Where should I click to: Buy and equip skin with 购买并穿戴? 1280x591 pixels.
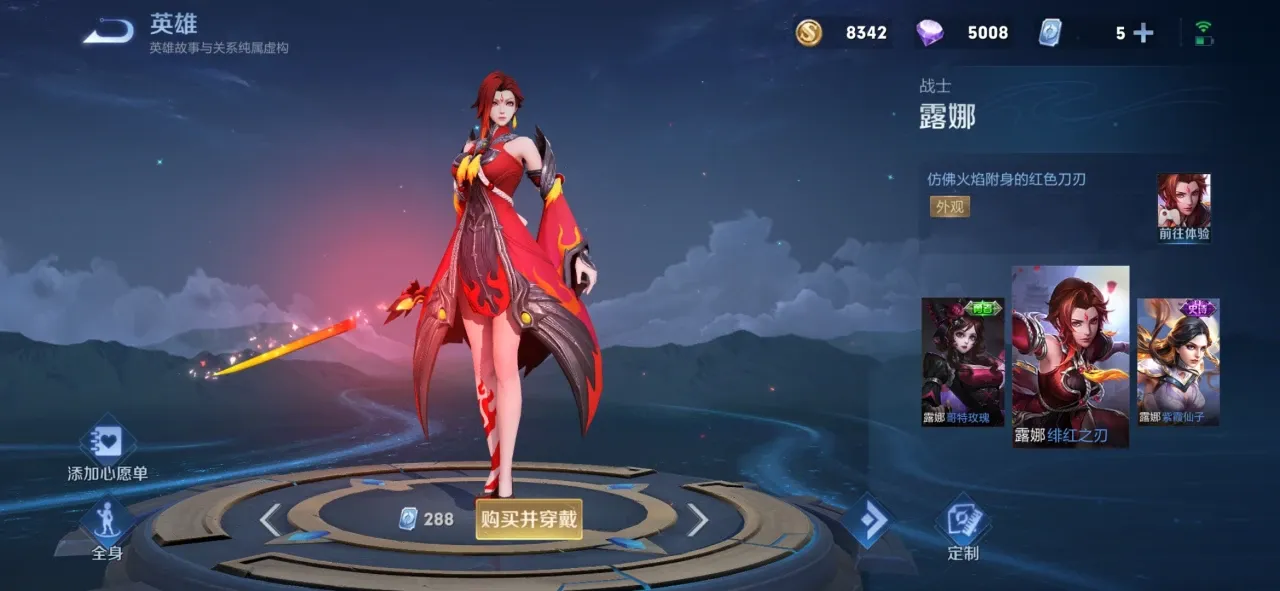pos(528,519)
